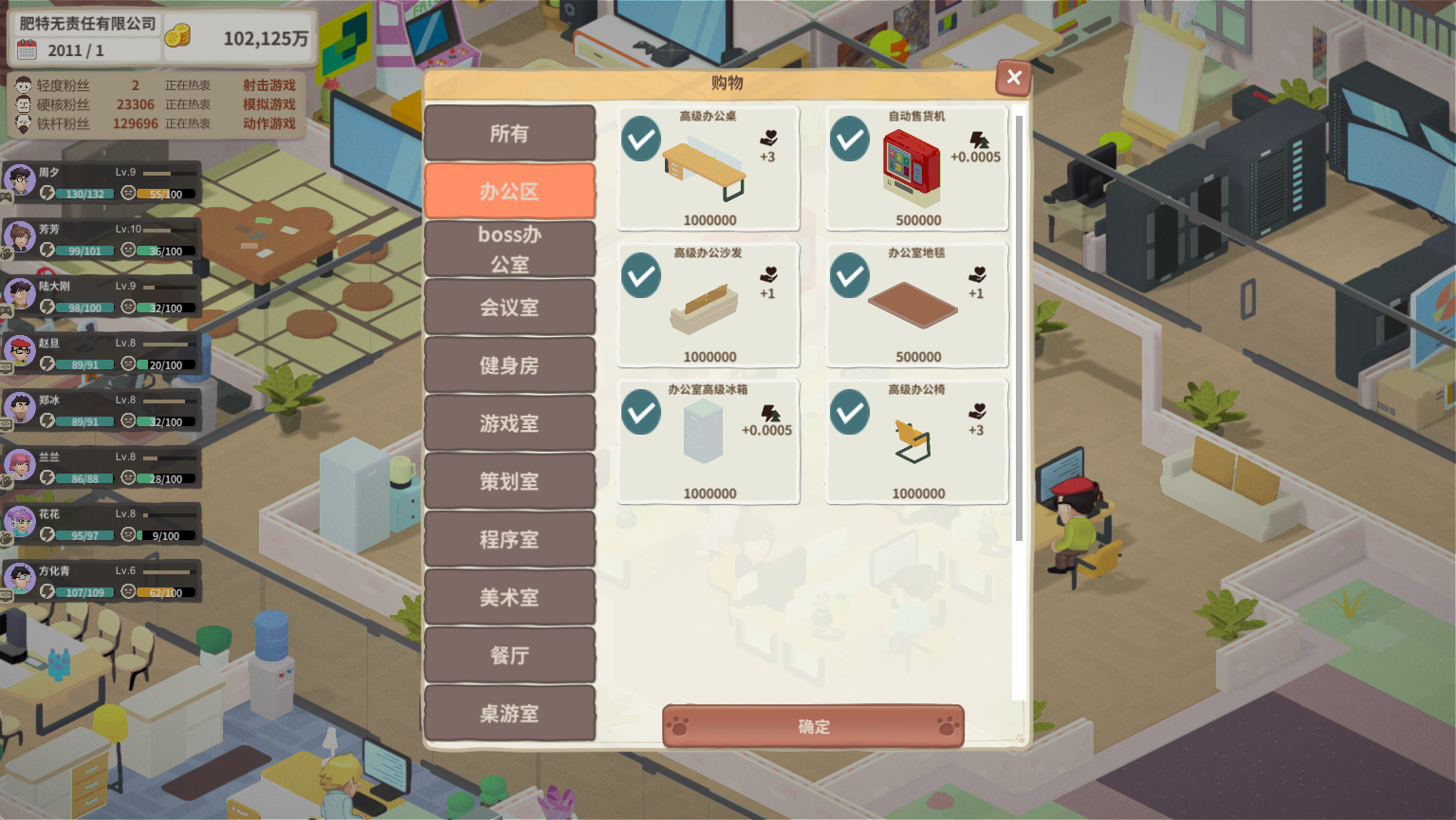The image size is (1456, 820).
Task: Select 芳芳's character avatar in the roster
Action: click(x=21, y=239)
